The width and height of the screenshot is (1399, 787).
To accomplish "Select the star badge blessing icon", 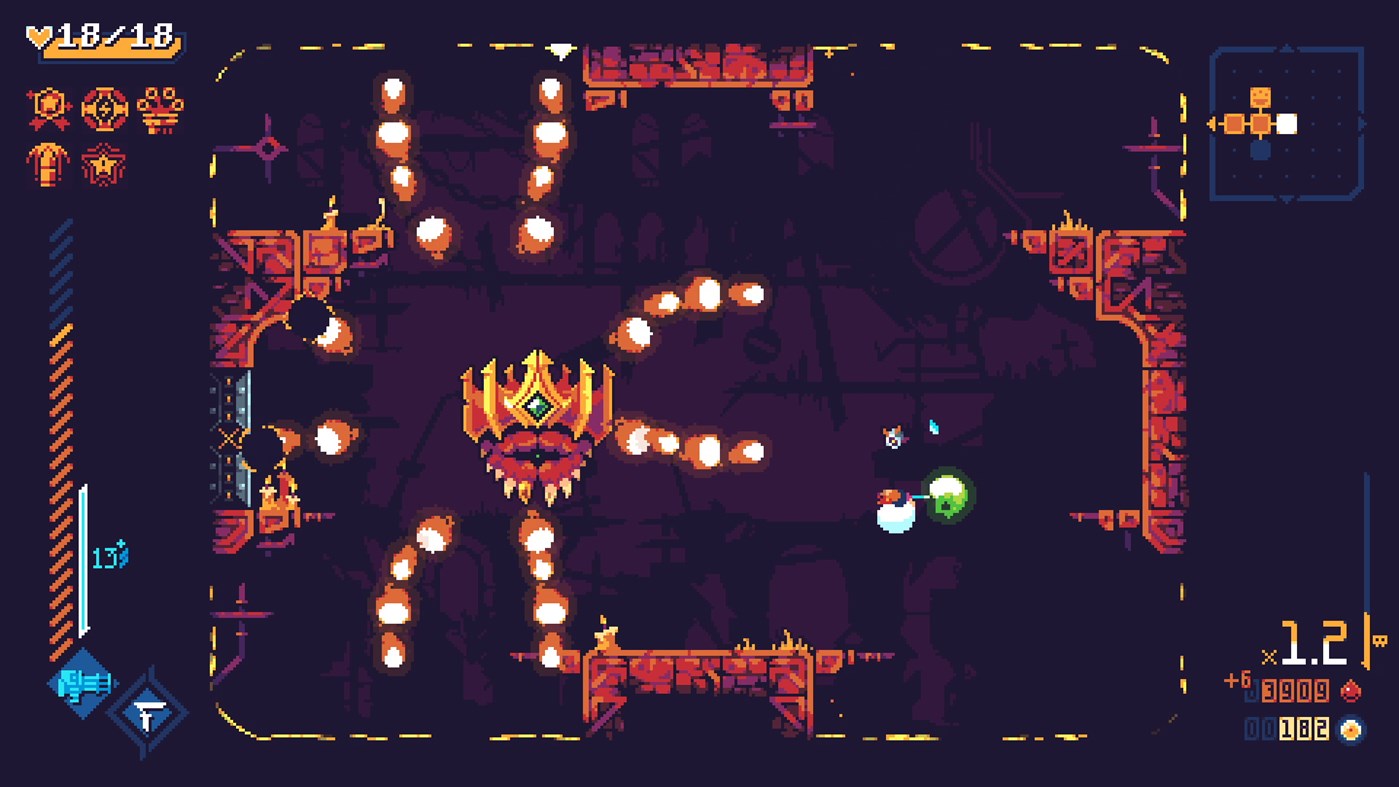I will click(103, 165).
